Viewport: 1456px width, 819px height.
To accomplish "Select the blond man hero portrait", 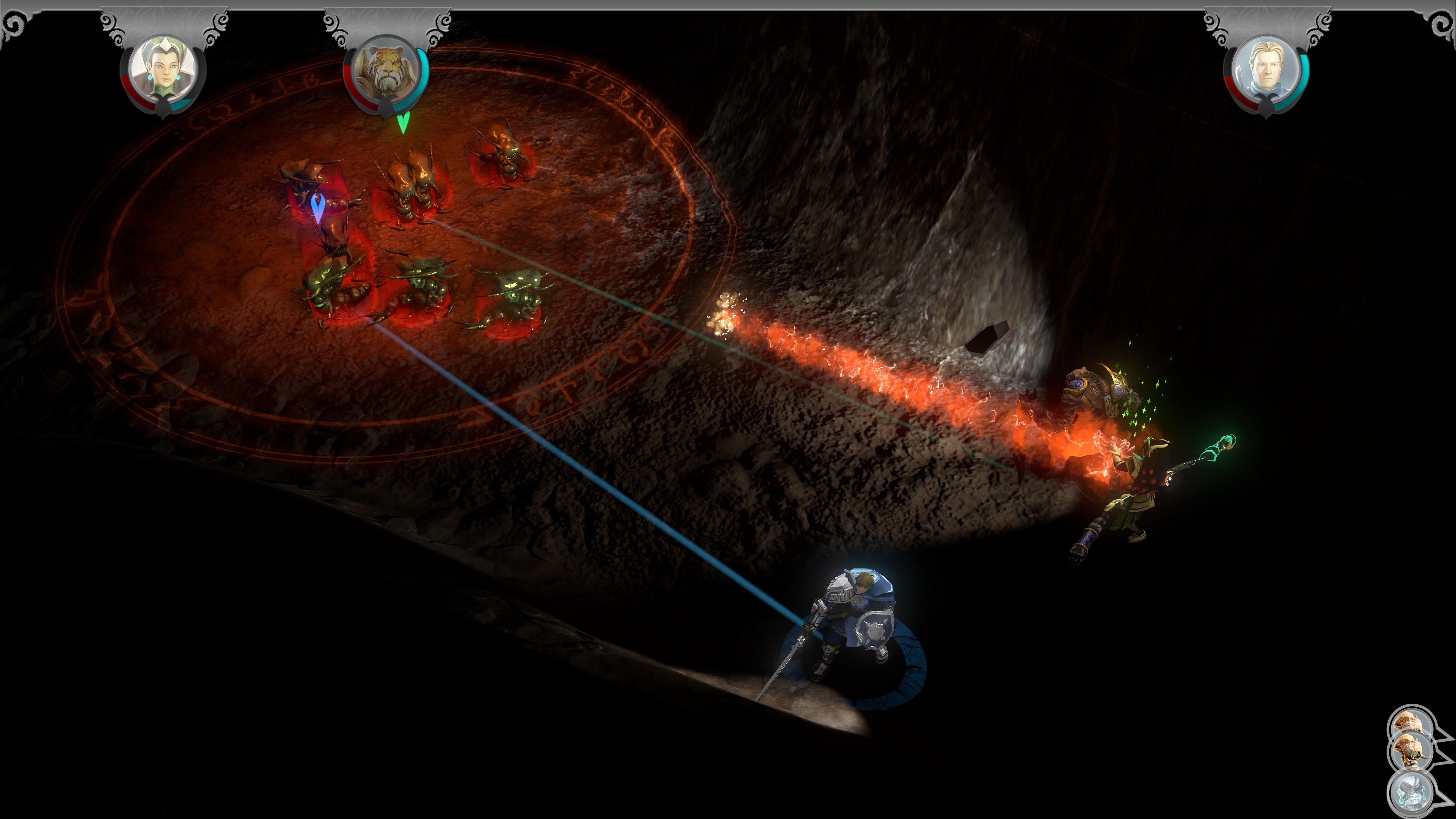I will [1266, 71].
